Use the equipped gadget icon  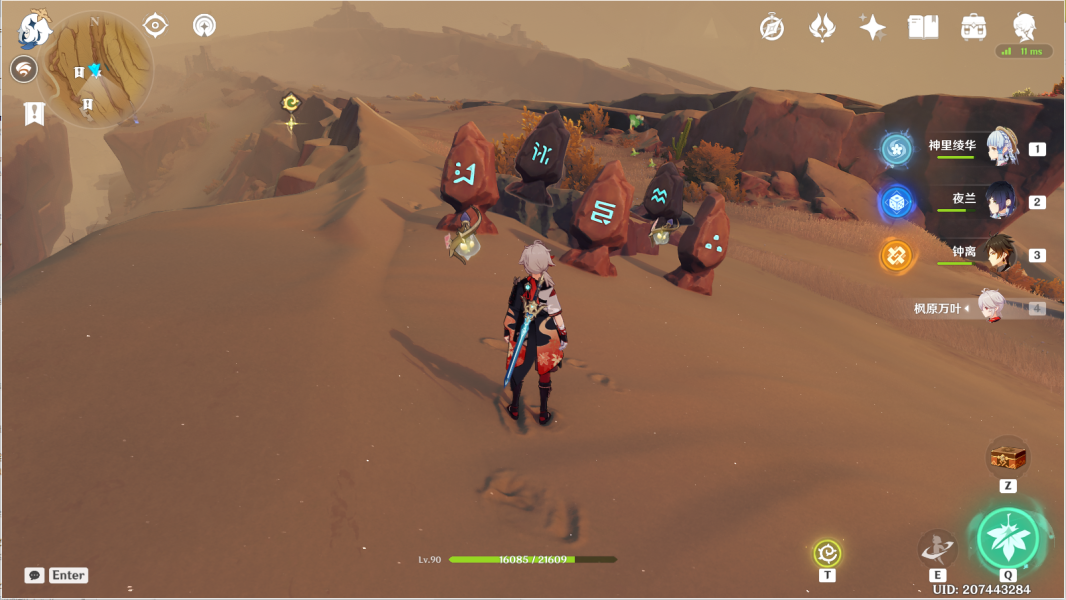(827, 553)
